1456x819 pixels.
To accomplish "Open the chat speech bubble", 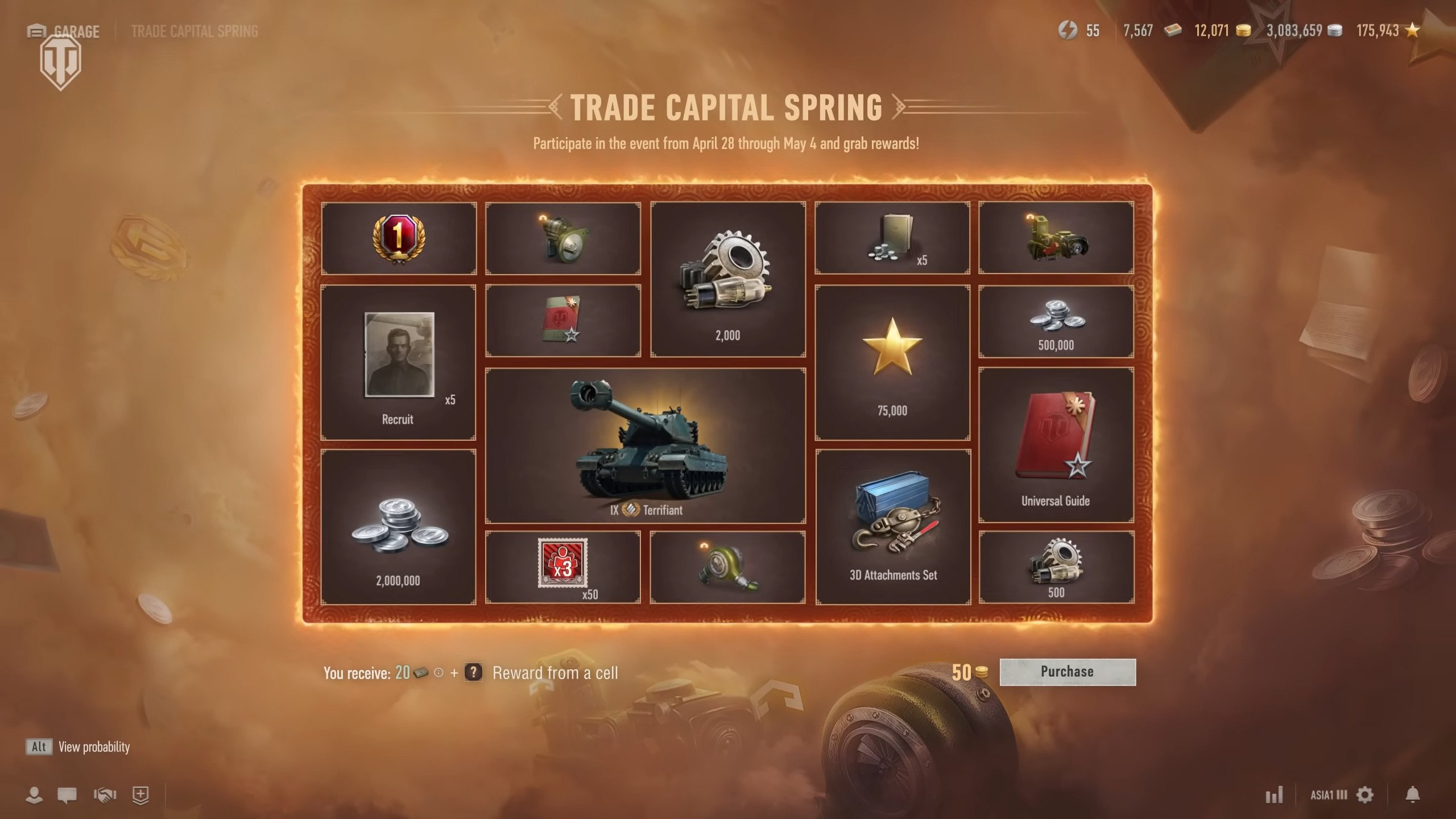I will point(67,795).
